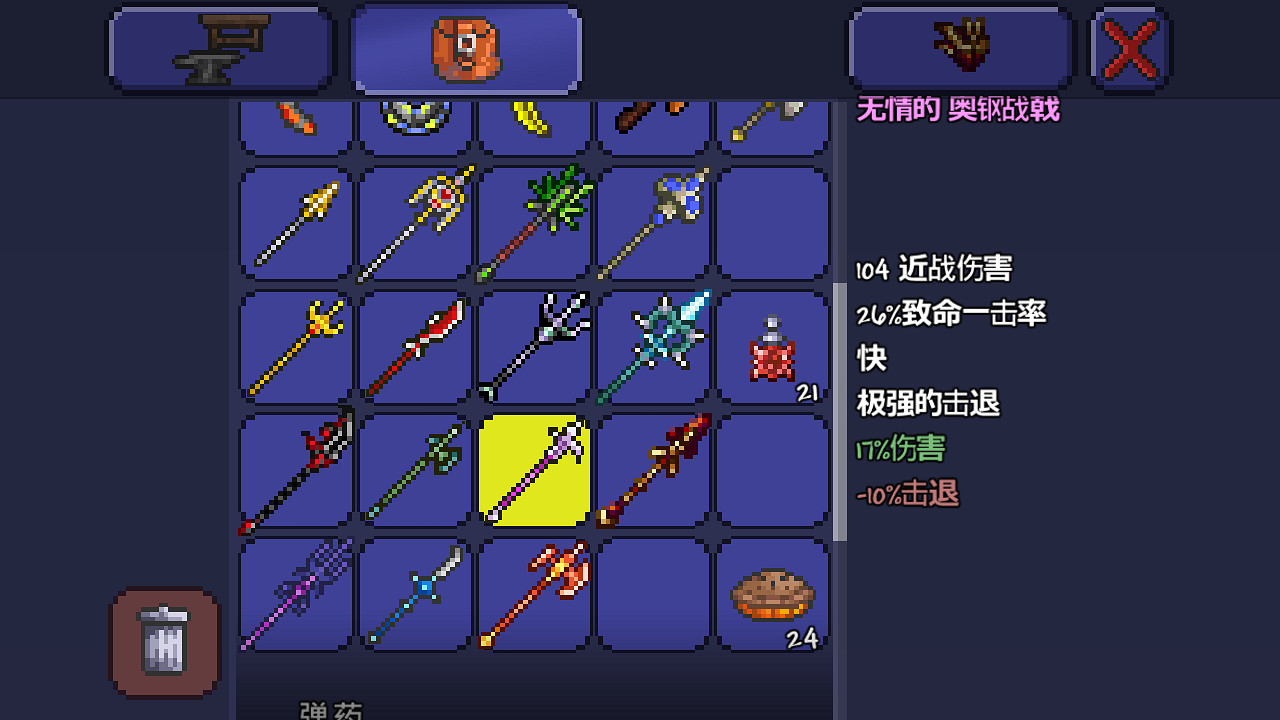The width and height of the screenshot is (1280, 720).
Task: Select the blue North Pole weapon
Action: point(414,595)
